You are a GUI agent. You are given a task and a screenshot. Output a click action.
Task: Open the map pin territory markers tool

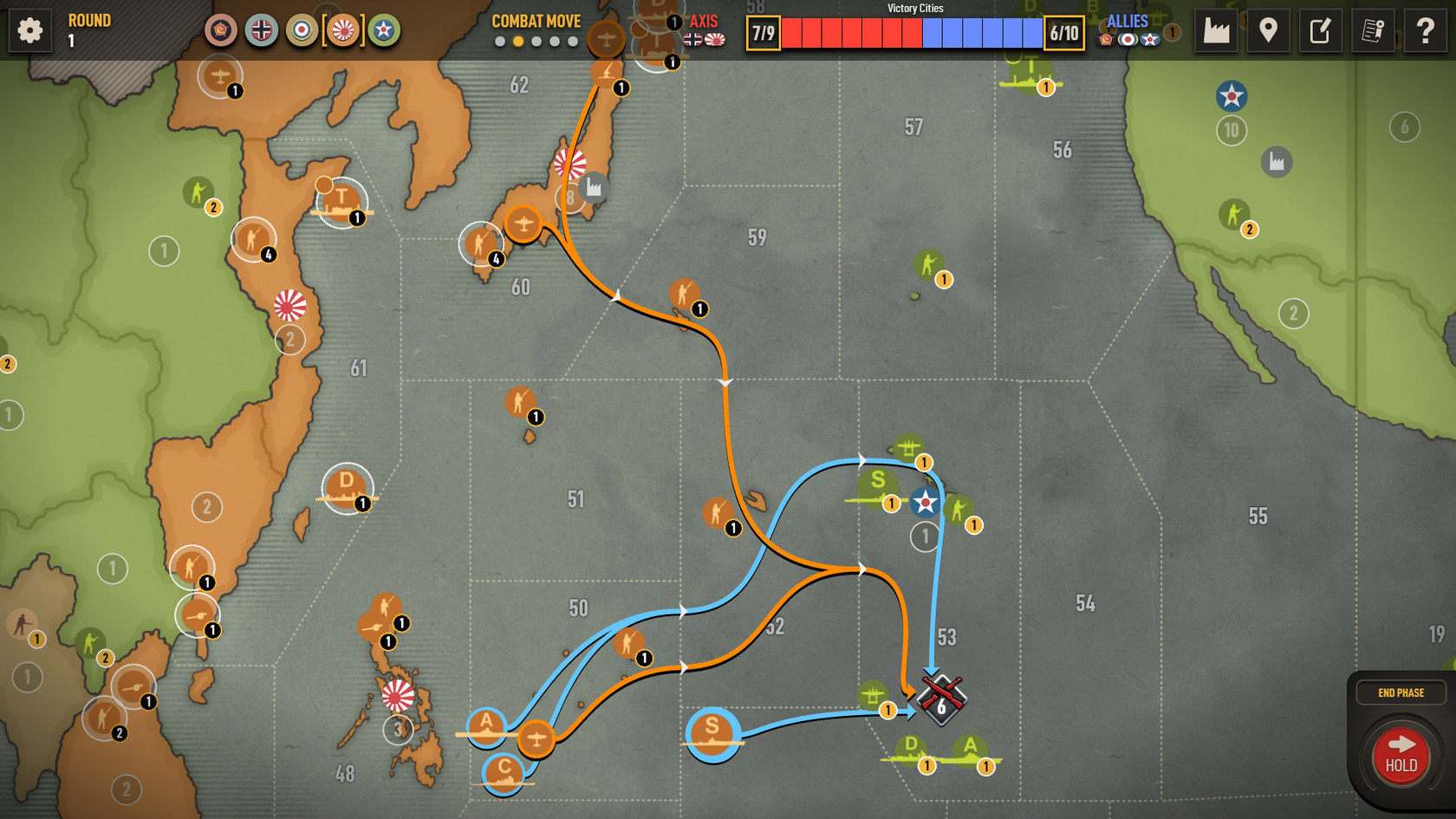click(1268, 30)
